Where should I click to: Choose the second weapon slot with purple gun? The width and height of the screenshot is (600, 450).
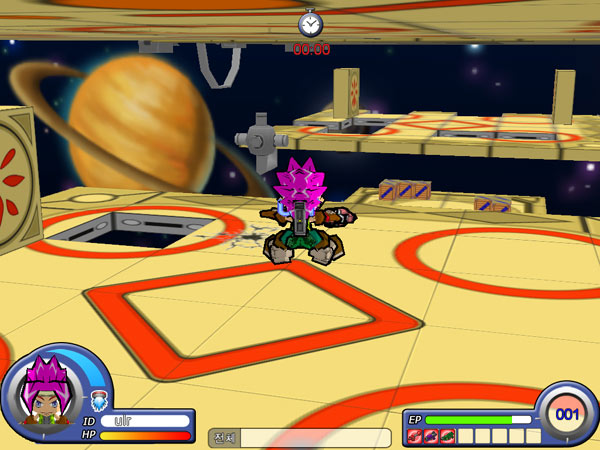click(x=431, y=436)
